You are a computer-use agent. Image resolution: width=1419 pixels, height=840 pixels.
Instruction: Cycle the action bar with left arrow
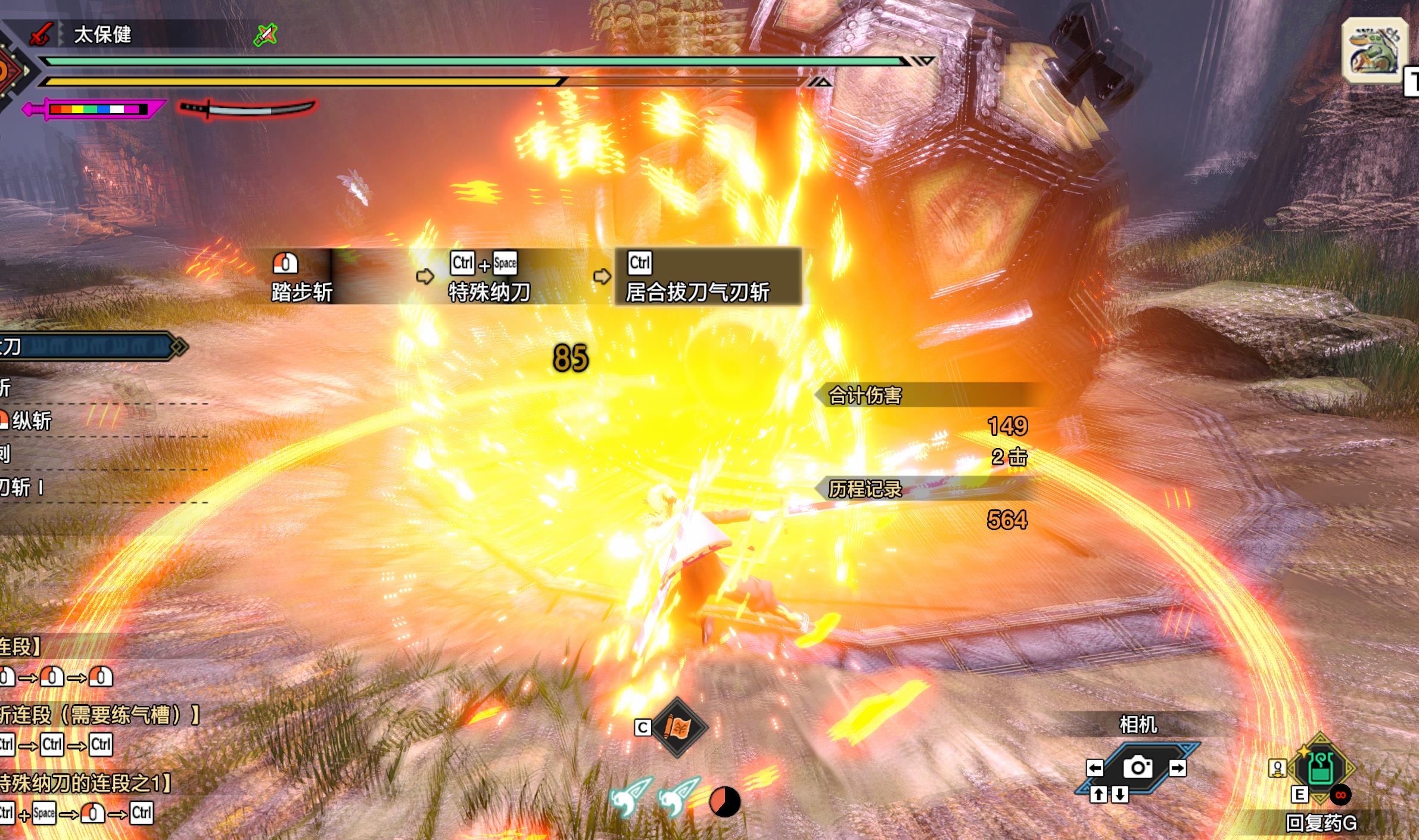(1095, 768)
